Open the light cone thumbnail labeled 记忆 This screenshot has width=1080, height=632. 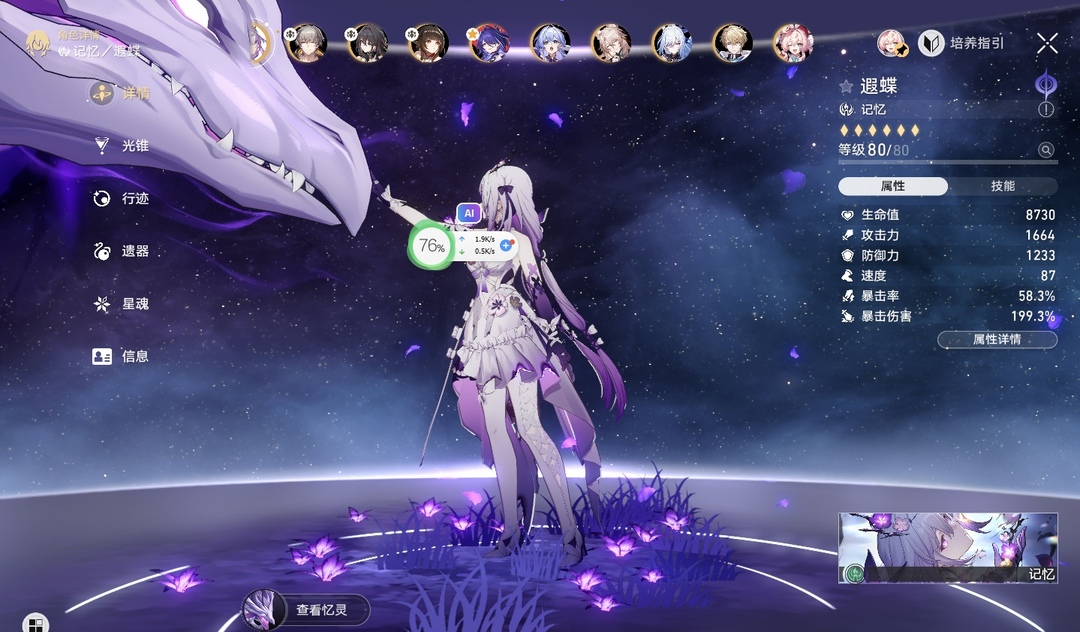pos(947,547)
